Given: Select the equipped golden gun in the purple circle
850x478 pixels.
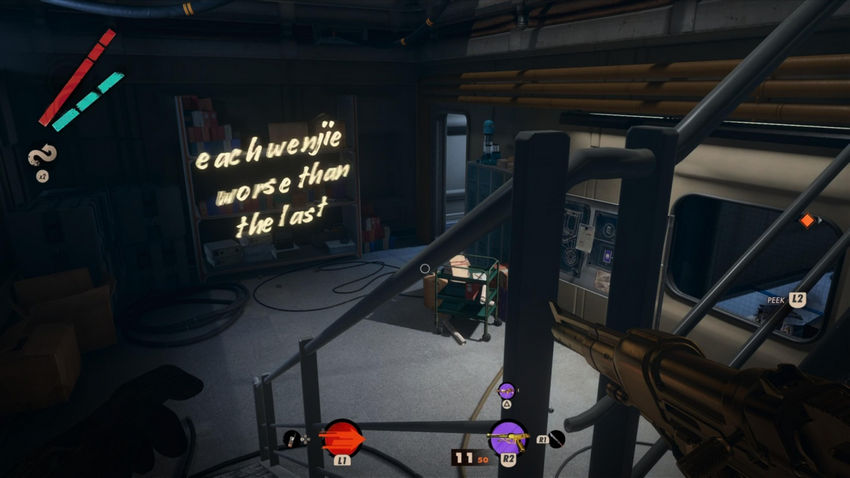Looking at the screenshot, I should click(x=507, y=437).
